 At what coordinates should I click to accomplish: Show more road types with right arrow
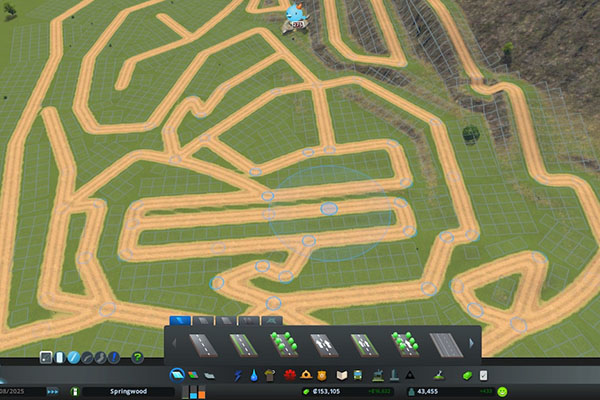click(473, 345)
